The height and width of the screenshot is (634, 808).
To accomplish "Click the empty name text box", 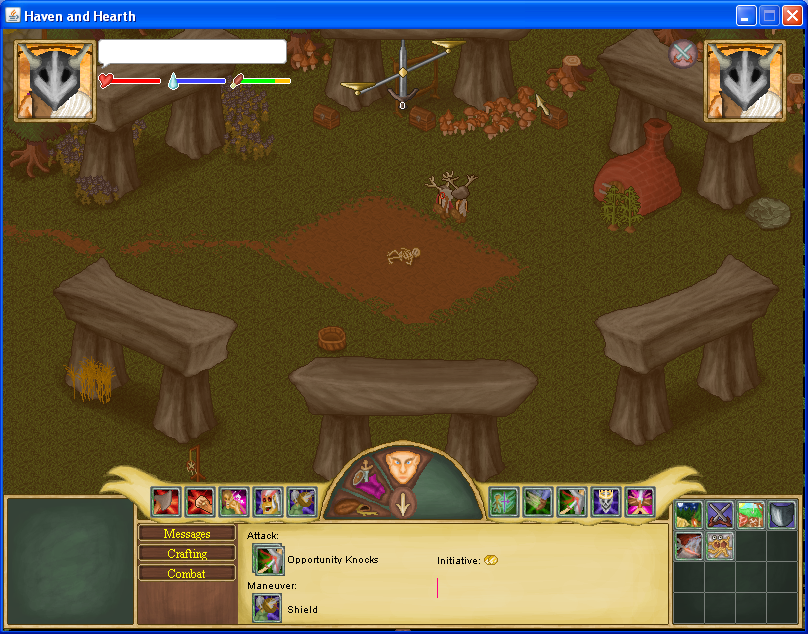I will click(x=192, y=52).
